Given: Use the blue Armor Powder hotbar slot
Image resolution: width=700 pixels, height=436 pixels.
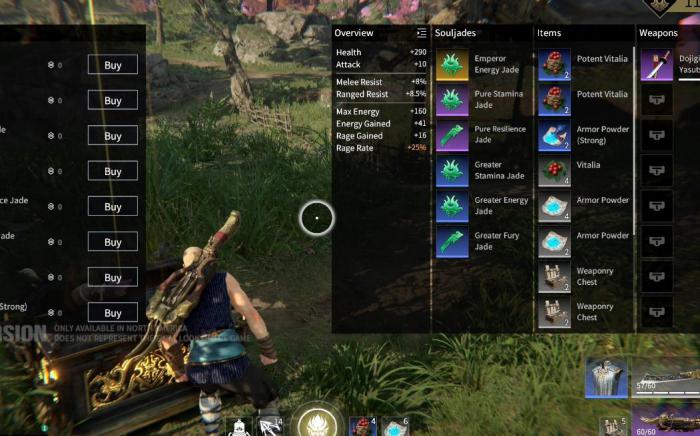Looking at the screenshot, I should (393, 426).
